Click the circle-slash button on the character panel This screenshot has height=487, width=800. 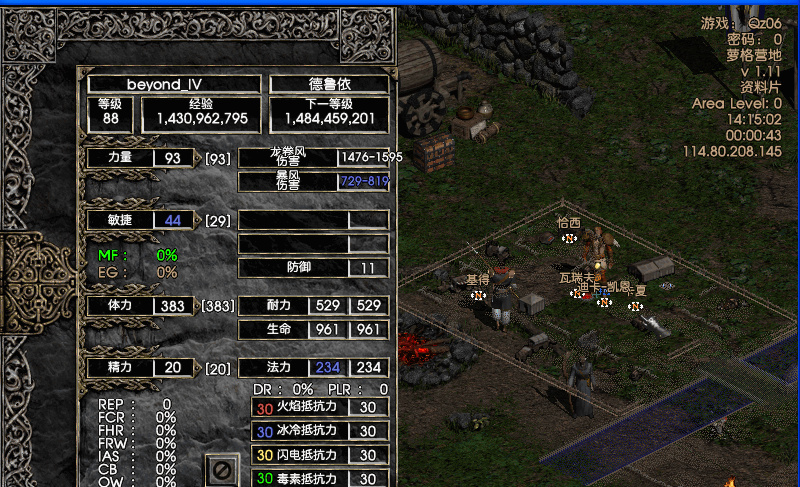(x=222, y=469)
